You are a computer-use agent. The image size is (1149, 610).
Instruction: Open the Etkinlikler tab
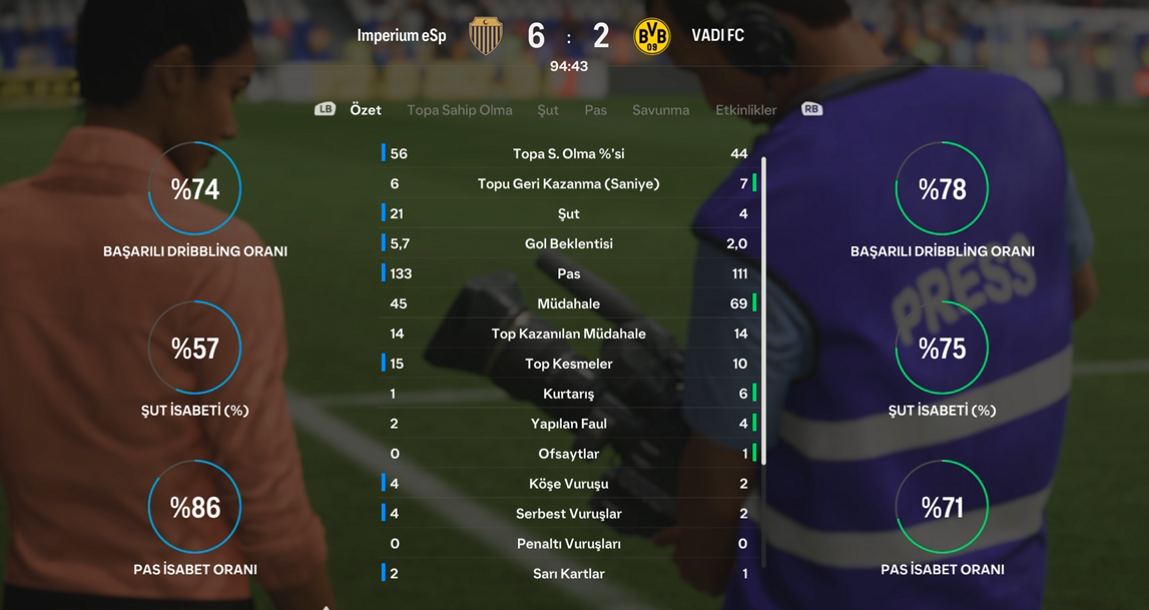(x=746, y=110)
